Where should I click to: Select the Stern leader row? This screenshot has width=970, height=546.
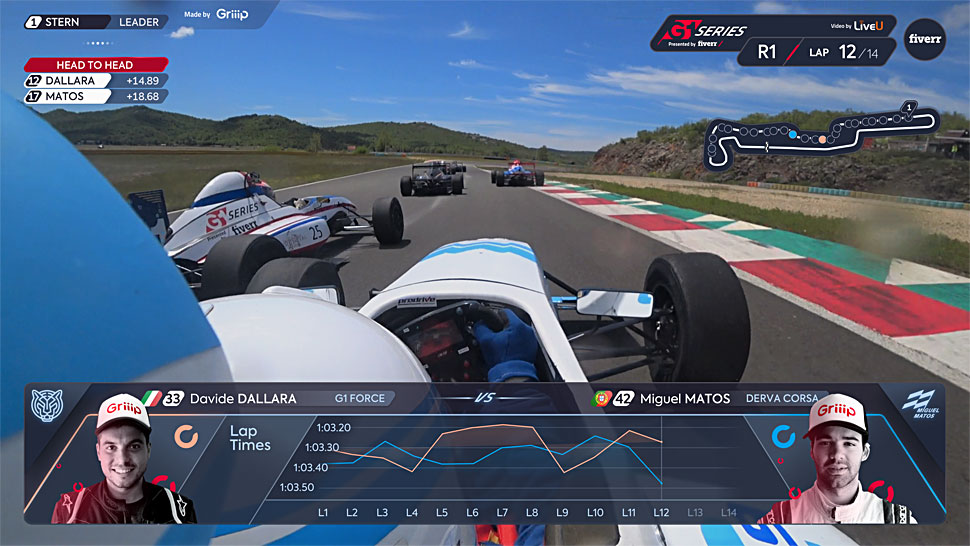[95, 21]
